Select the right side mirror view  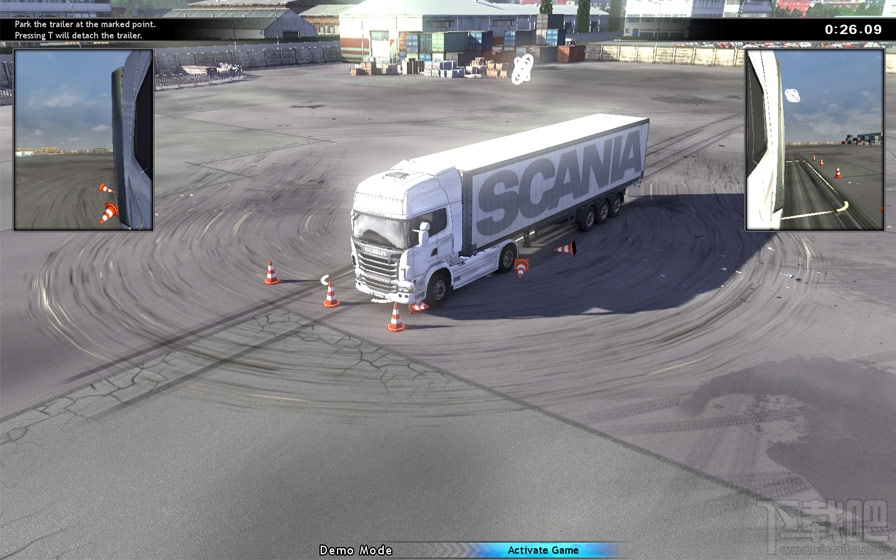813,140
